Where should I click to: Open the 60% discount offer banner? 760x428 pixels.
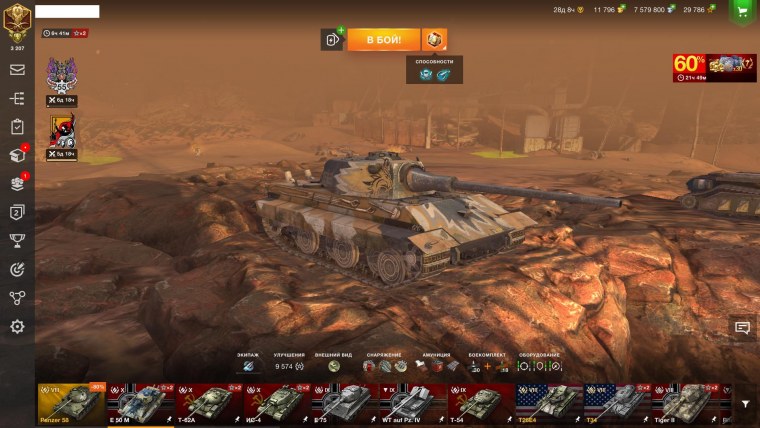(714, 66)
